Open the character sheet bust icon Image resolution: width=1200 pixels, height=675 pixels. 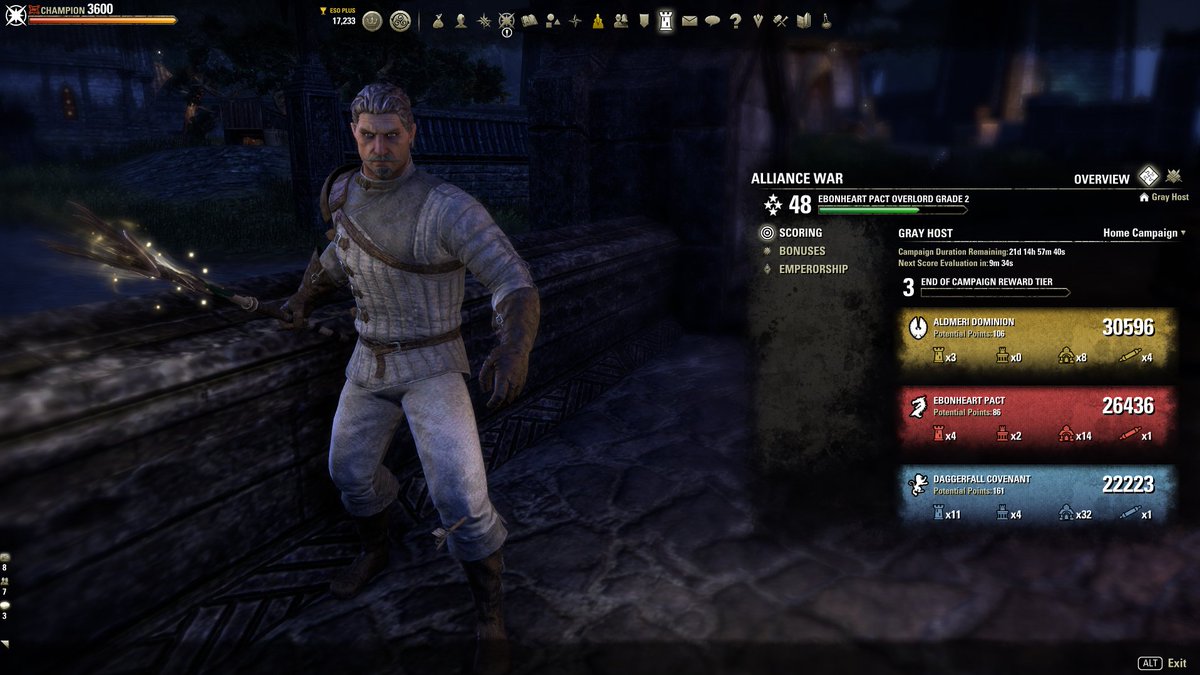(461, 20)
